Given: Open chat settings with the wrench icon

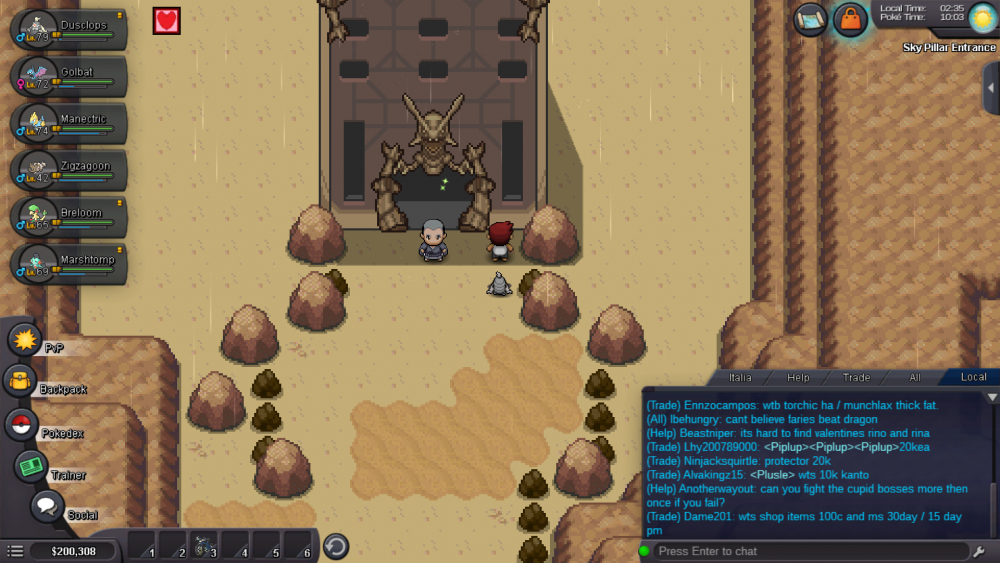Looking at the screenshot, I should point(978,551).
